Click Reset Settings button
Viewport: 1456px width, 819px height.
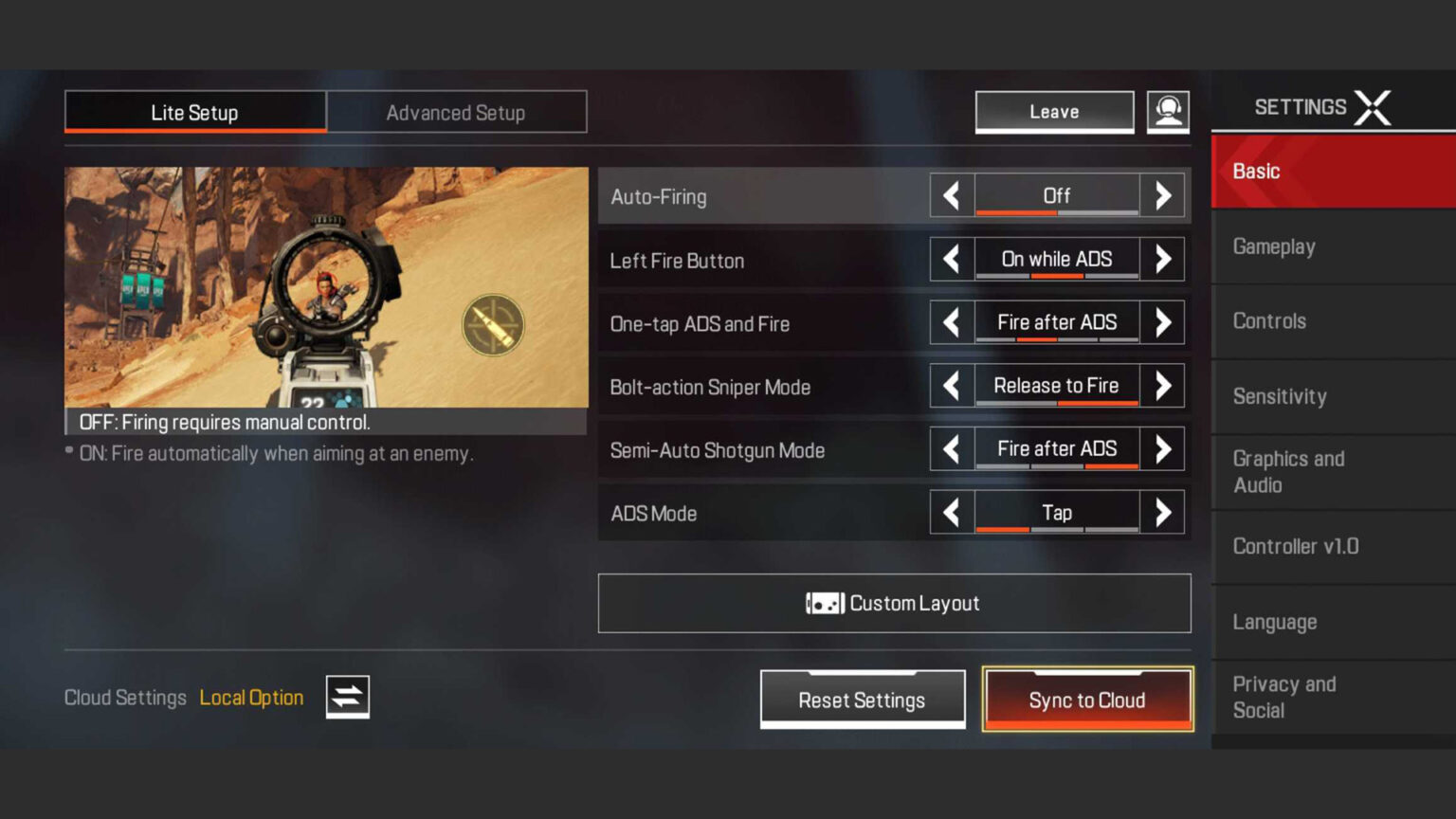click(862, 700)
